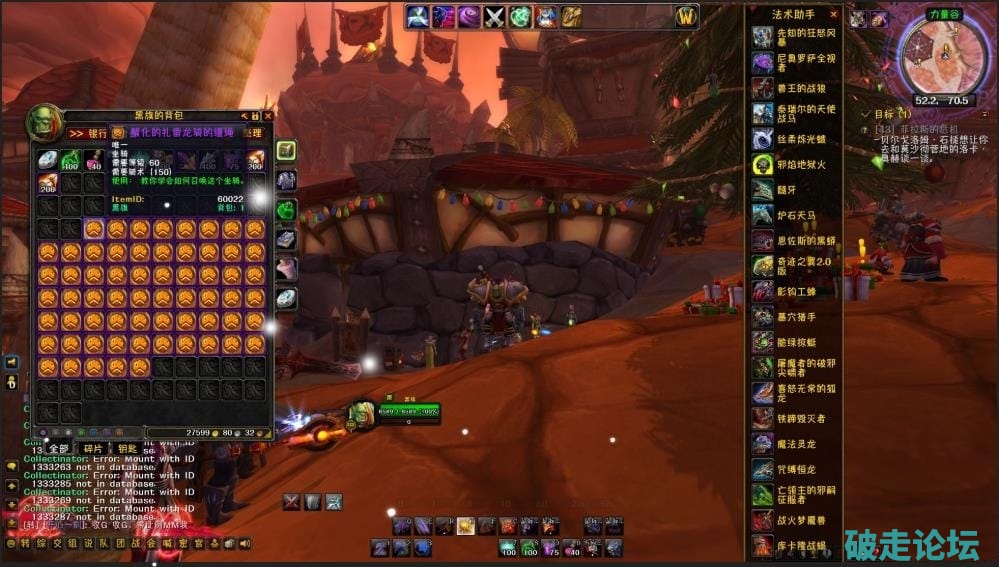The width and height of the screenshot is (999, 567).
Task: Open the gold W menu button
Action: [685, 16]
